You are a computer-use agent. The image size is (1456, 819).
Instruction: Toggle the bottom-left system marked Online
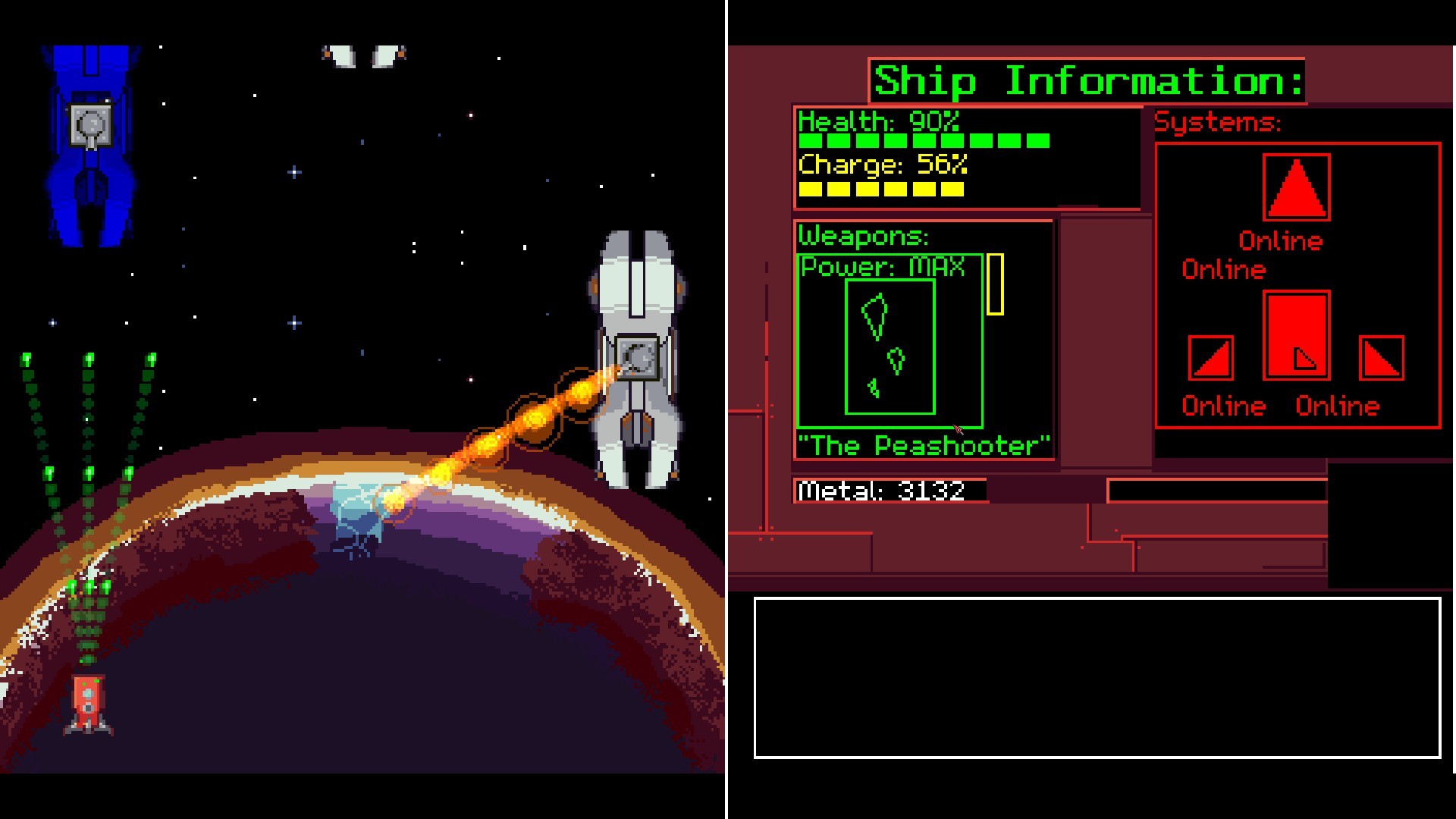tap(1222, 406)
